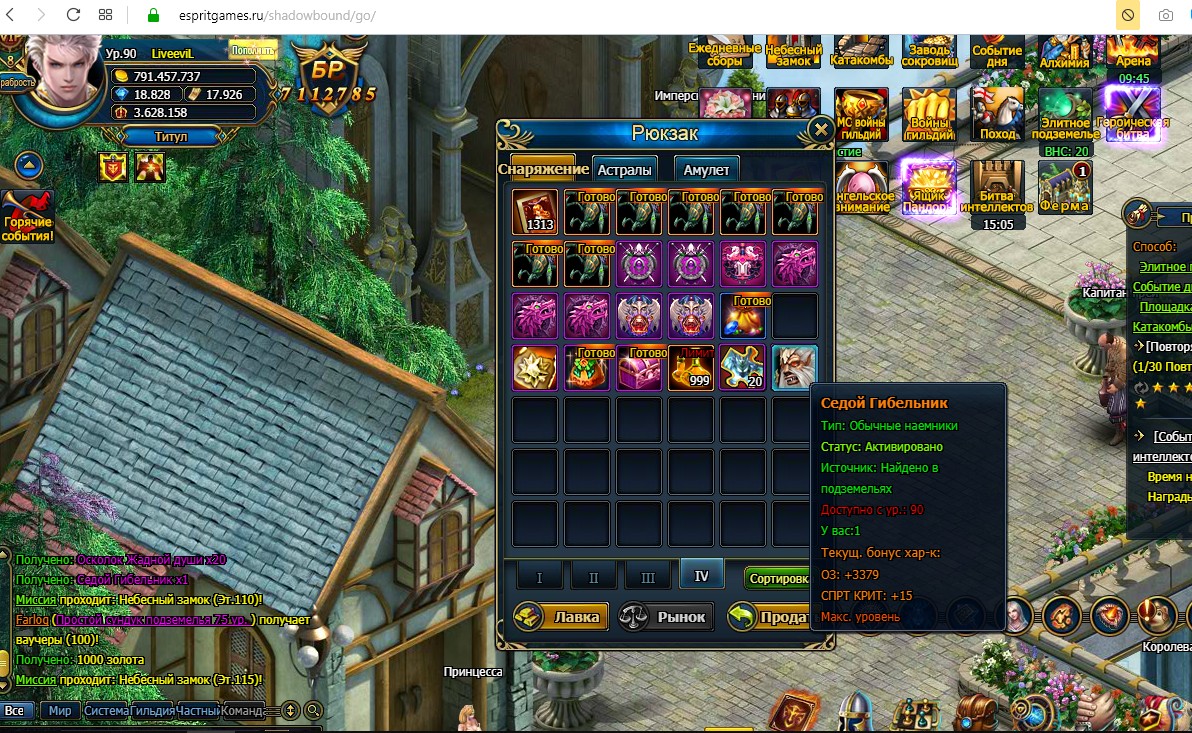Open Горячие события hot events
The height and width of the screenshot is (733, 1192).
tap(28, 216)
